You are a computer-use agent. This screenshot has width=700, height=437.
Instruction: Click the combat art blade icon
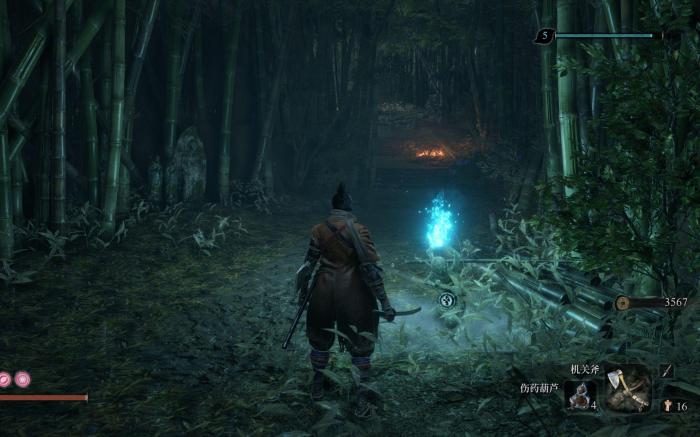pyautogui.click(x=668, y=370)
